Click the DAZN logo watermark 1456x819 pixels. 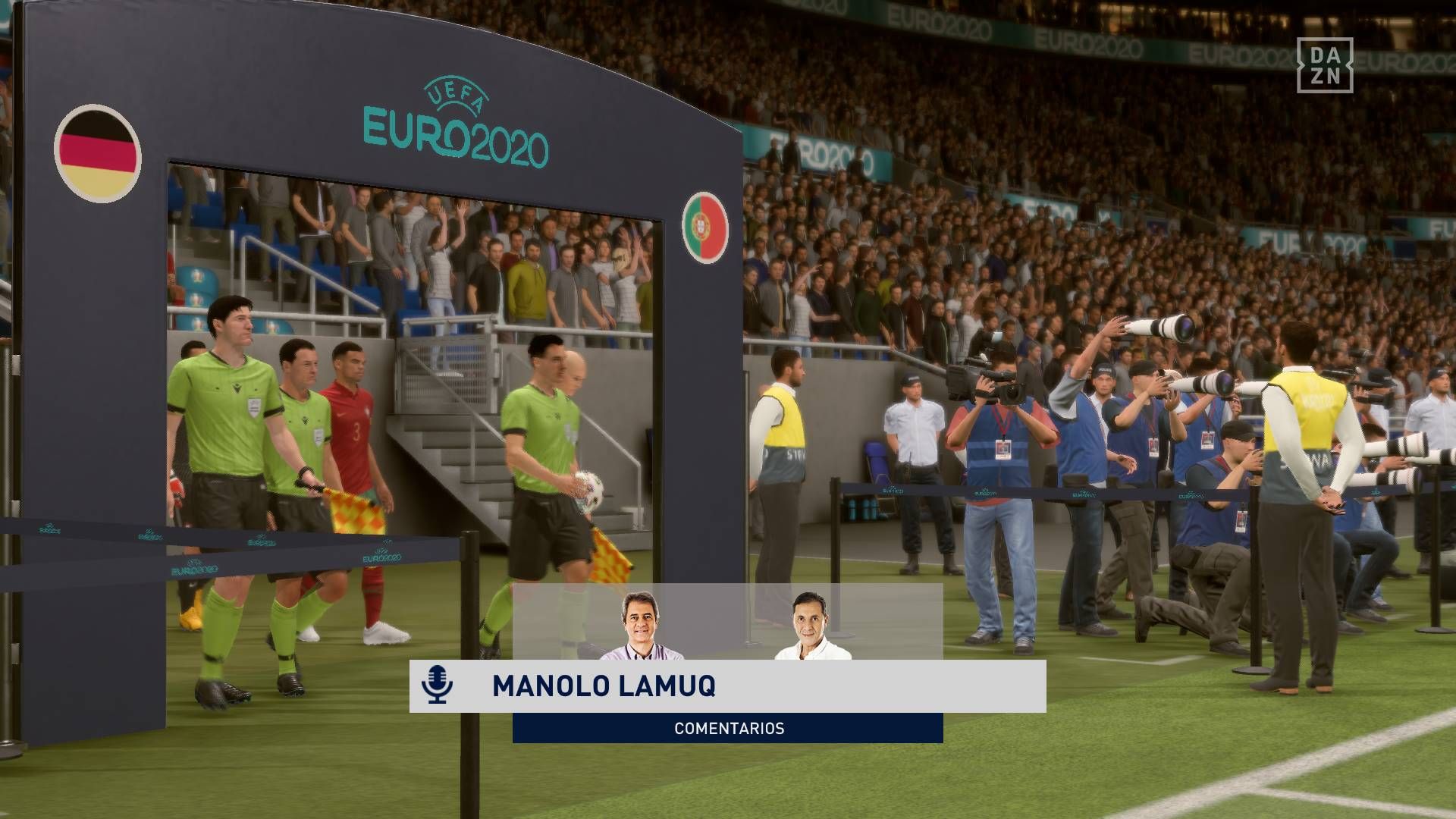pyautogui.click(x=1324, y=65)
